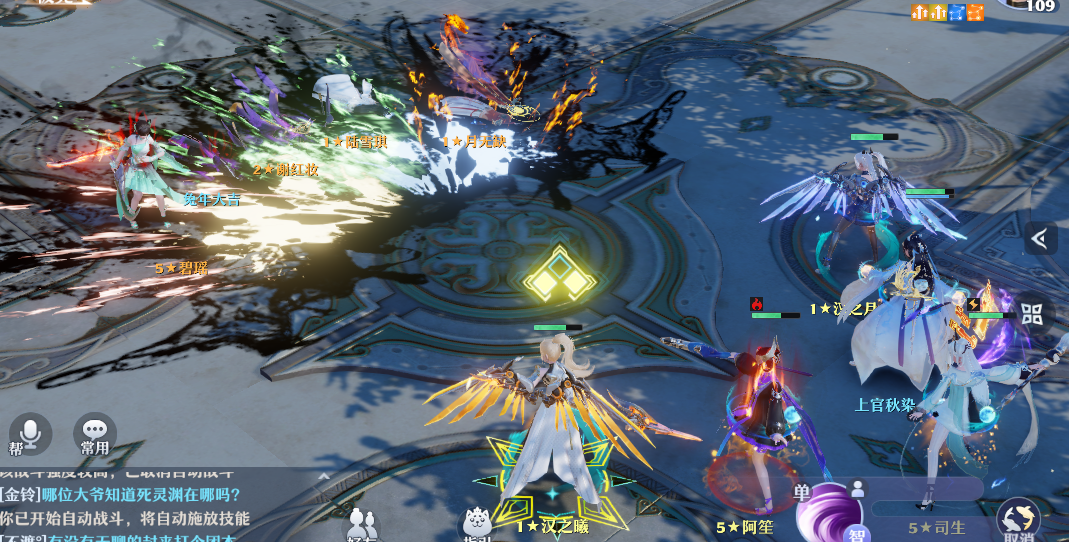Activate the purple swirl skill
This screenshot has height=542, width=1069.
click(827, 512)
